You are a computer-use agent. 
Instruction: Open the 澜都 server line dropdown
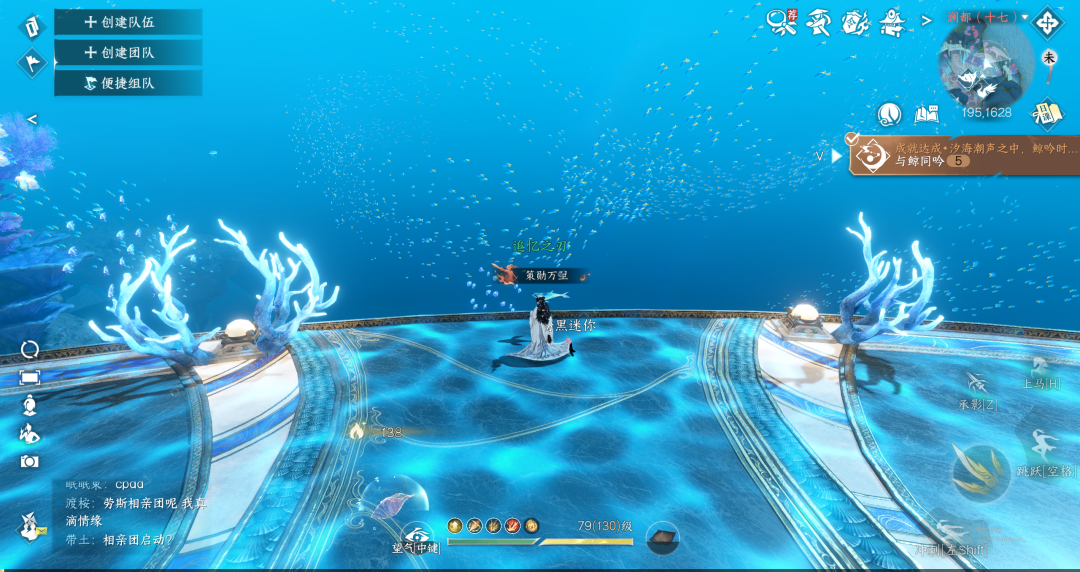pyautogui.click(x=987, y=17)
